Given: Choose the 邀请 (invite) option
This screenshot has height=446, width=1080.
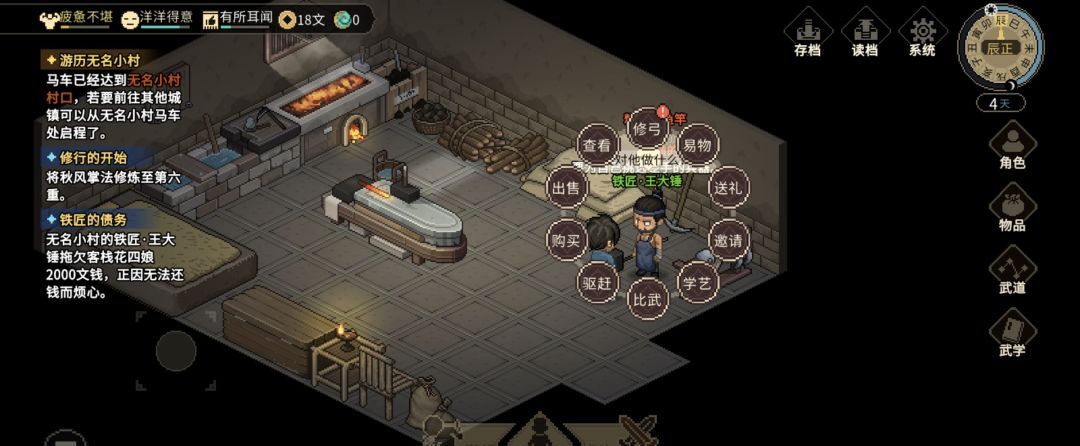Looking at the screenshot, I should point(728,240).
